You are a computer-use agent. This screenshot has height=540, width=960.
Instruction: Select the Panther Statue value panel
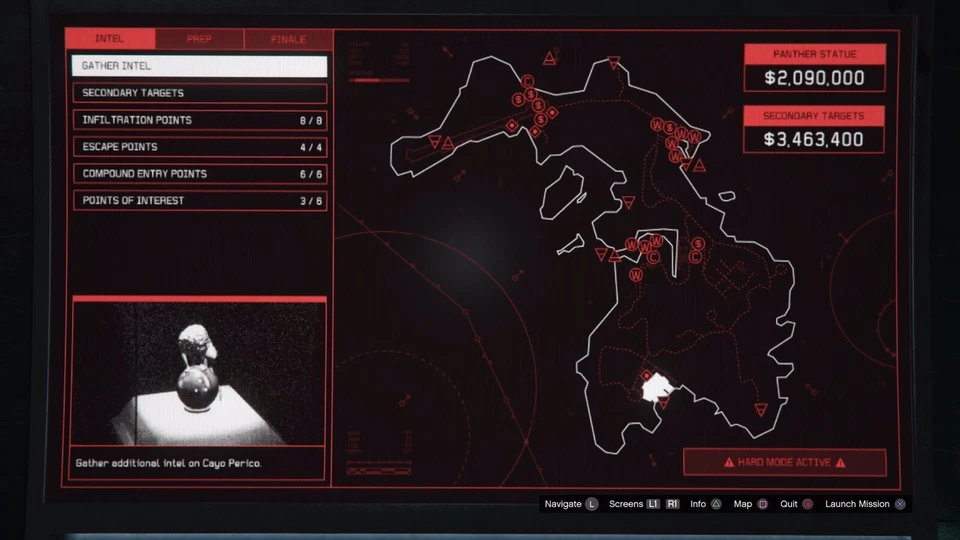tap(814, 68)
